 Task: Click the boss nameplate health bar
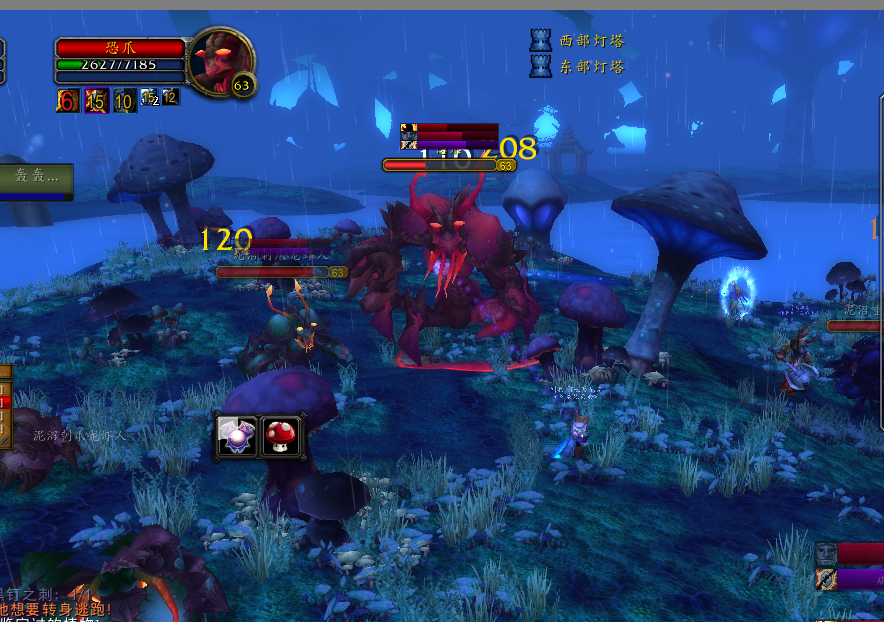[x=440, y=165]
